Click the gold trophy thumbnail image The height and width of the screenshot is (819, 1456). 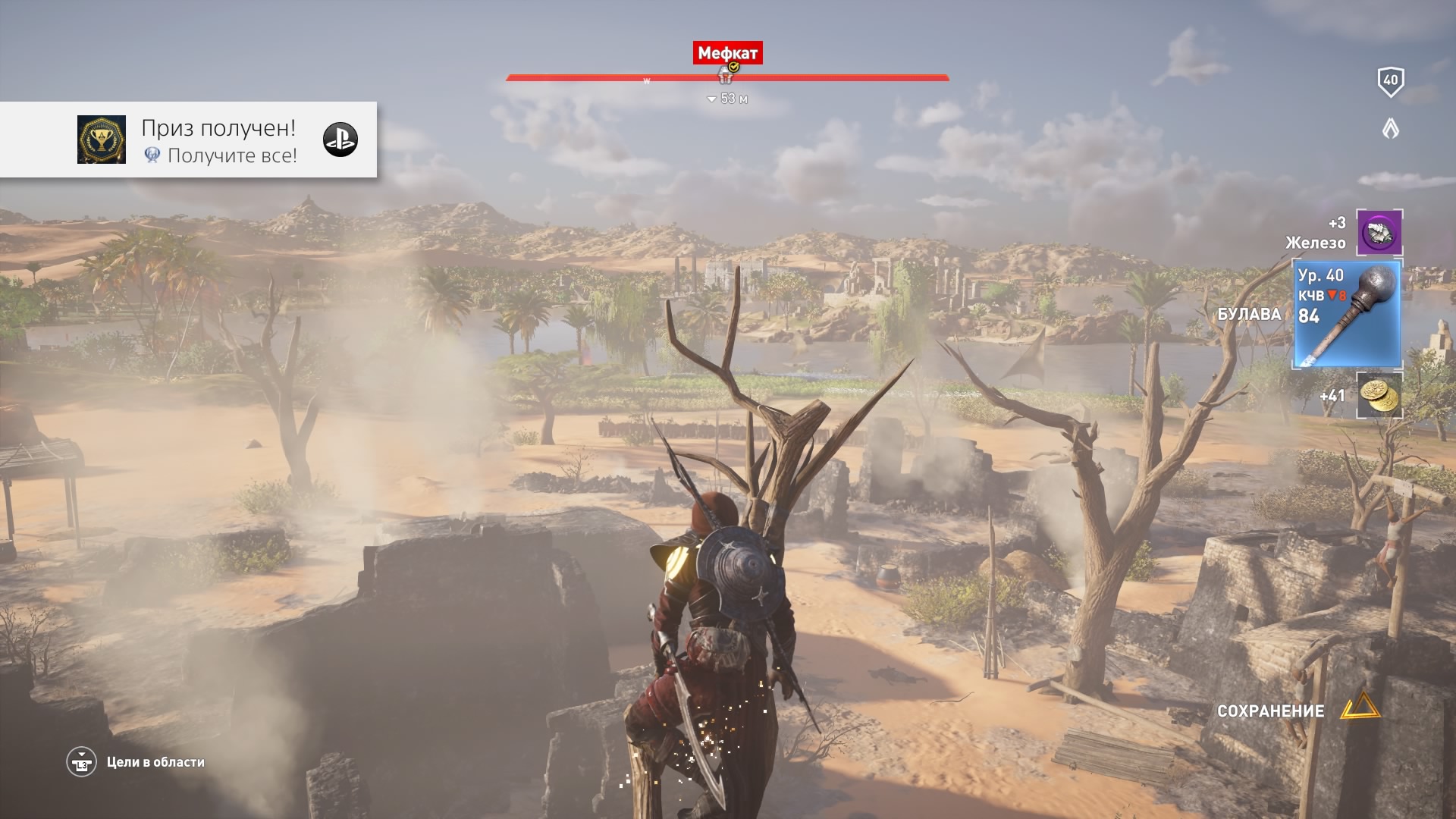pyautogui.click(x=102, y=140)
